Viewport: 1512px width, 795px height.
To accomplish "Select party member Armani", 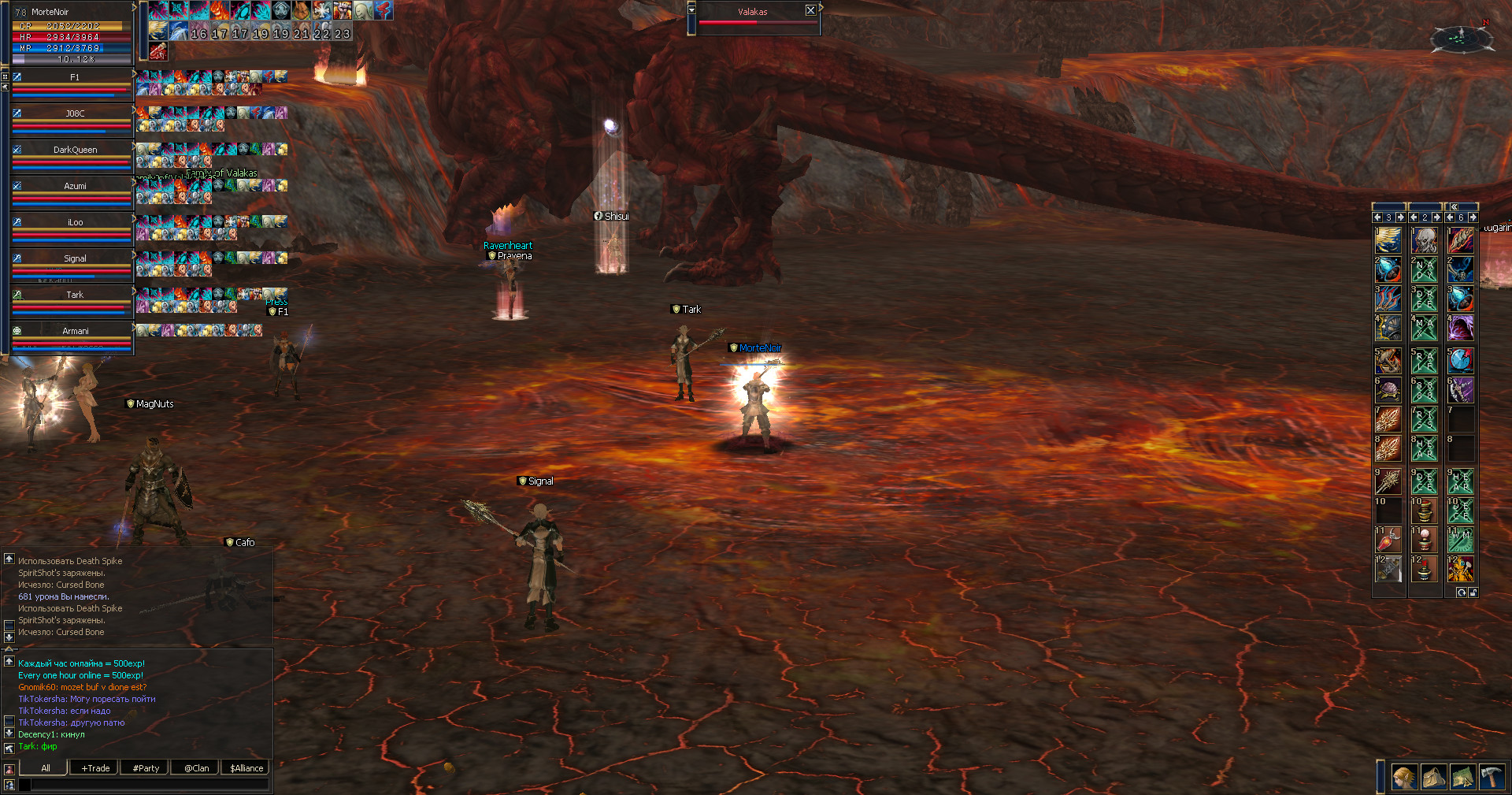I will tap(75, 331).
